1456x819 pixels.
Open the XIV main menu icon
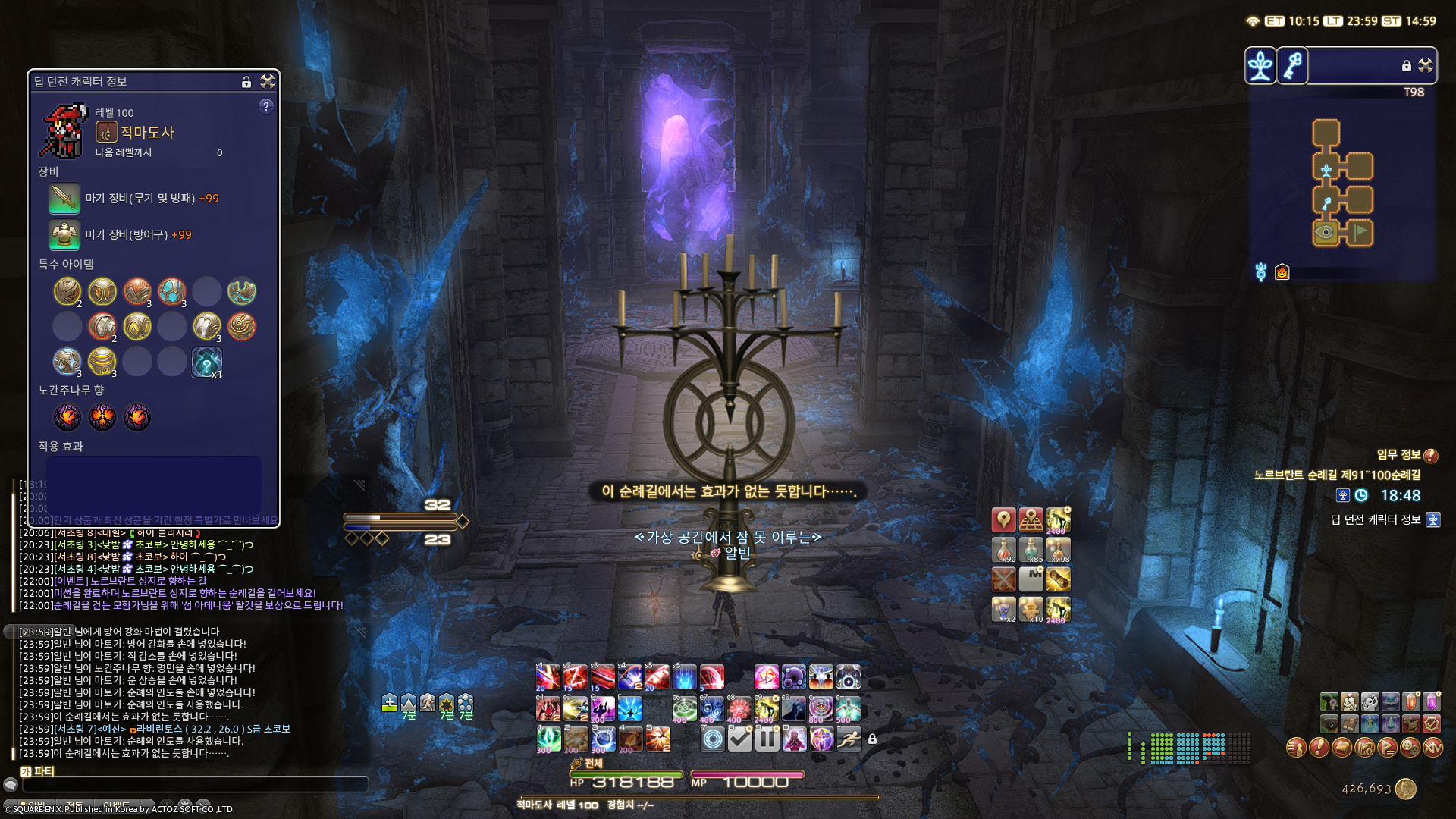[1433, 749]
